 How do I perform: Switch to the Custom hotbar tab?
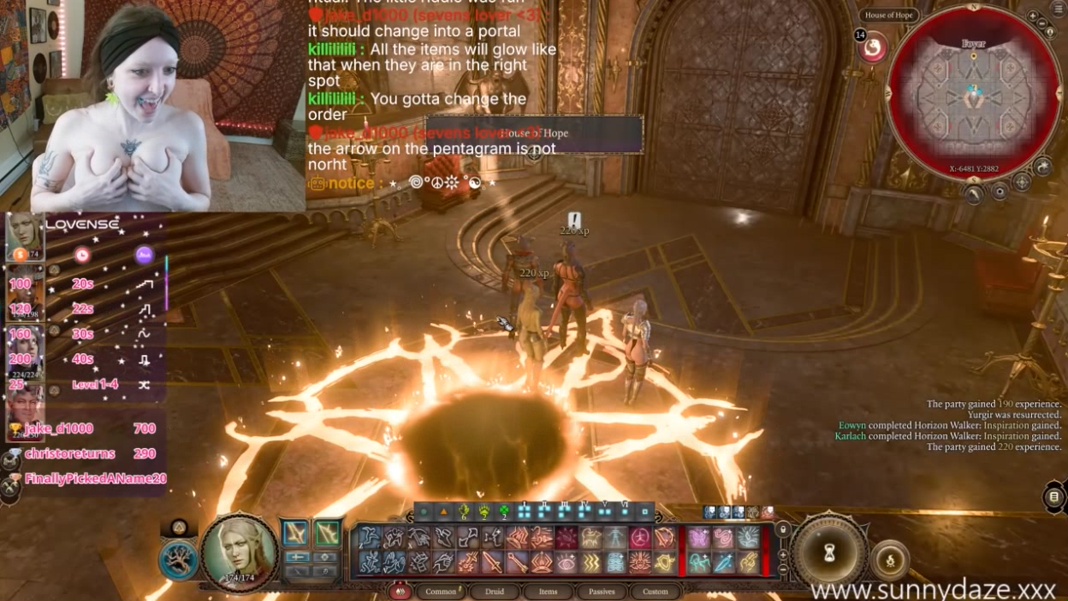click(655, 591)
